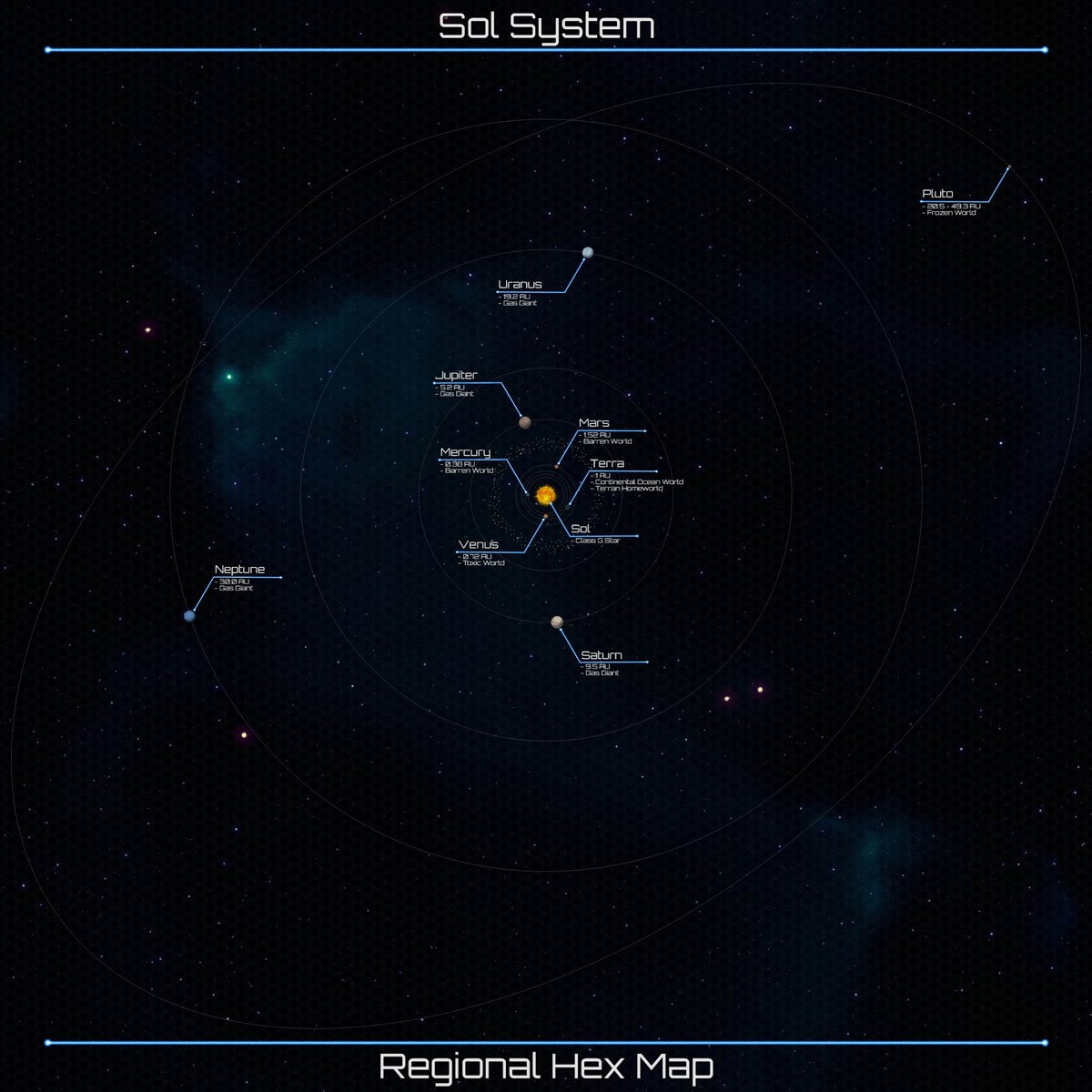Choose the Saturn planet marker

(557, 622)
